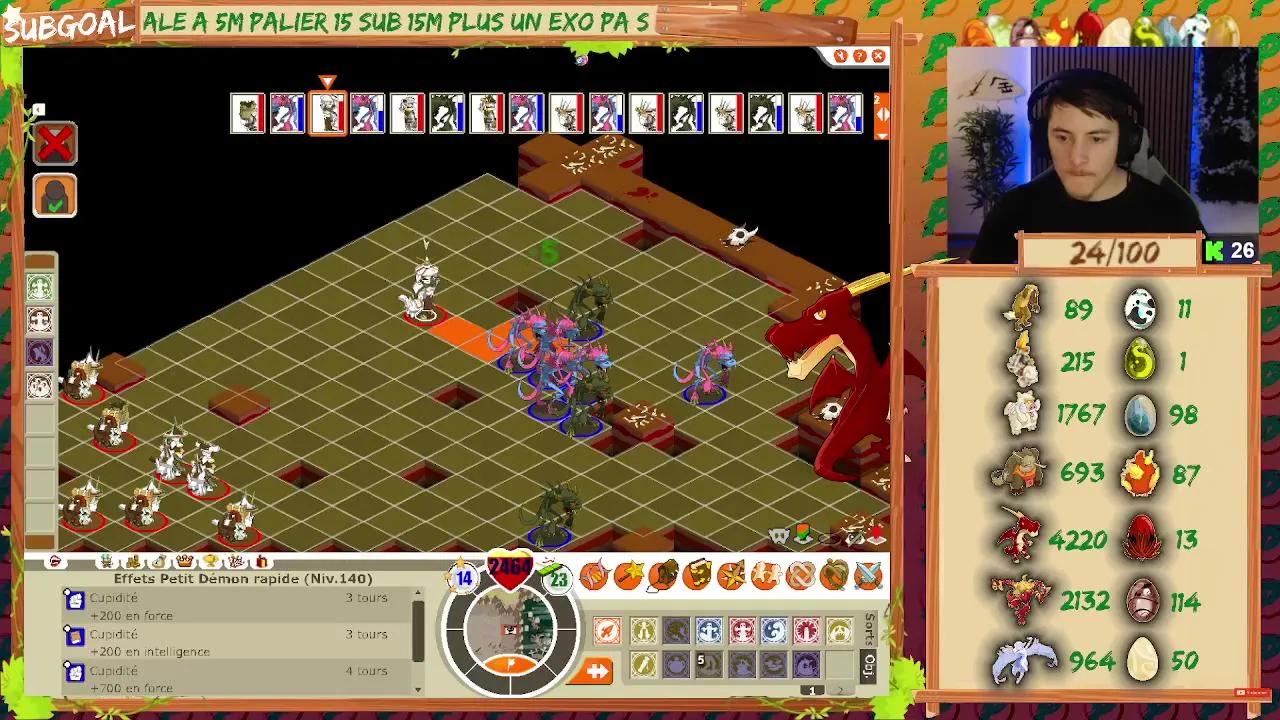Click the gift chat channel icon
Viewport: 1280px width, 720px height.
click(260, 562)
